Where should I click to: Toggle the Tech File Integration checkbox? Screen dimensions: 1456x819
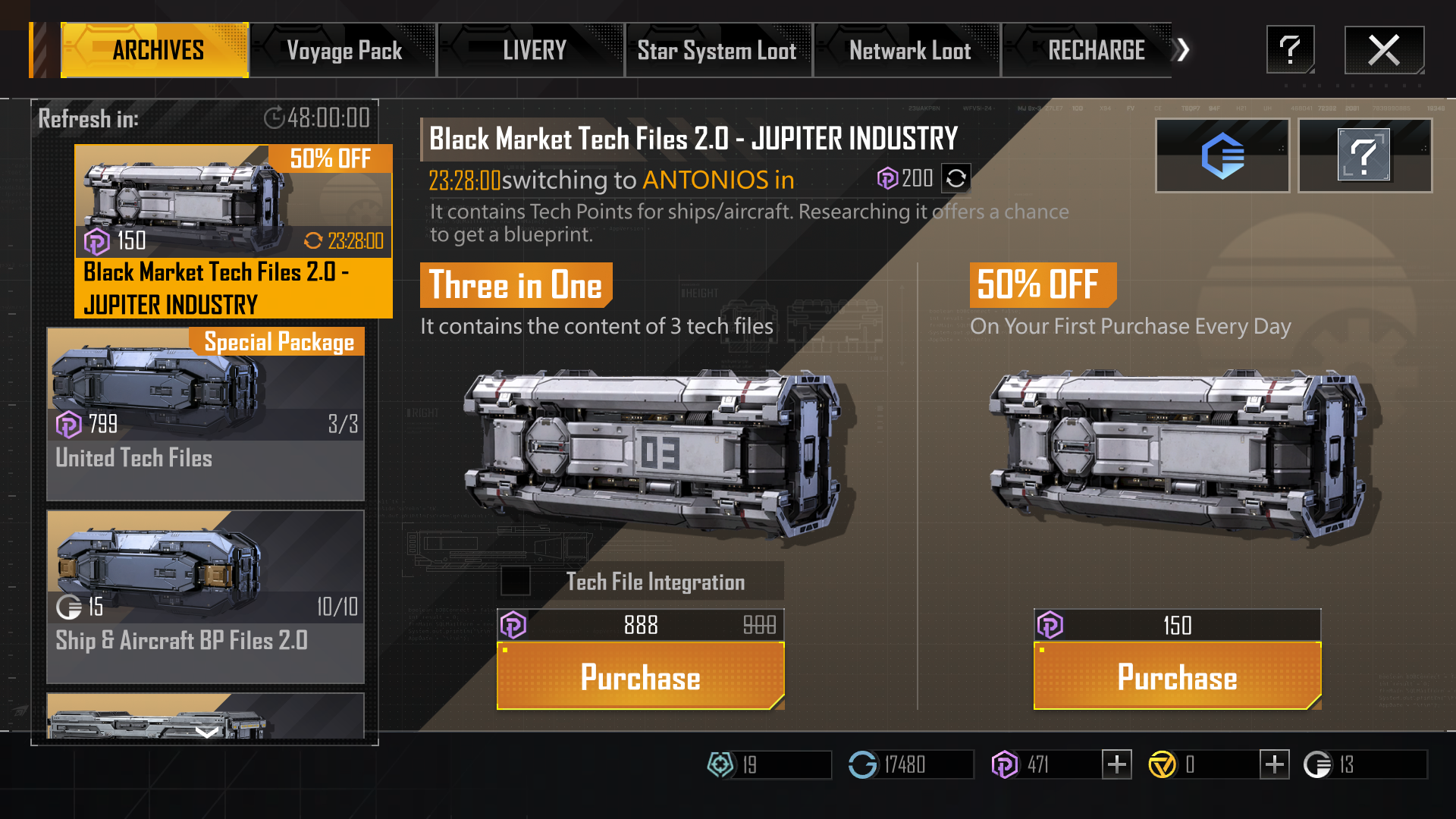click(x=516, y=582)
